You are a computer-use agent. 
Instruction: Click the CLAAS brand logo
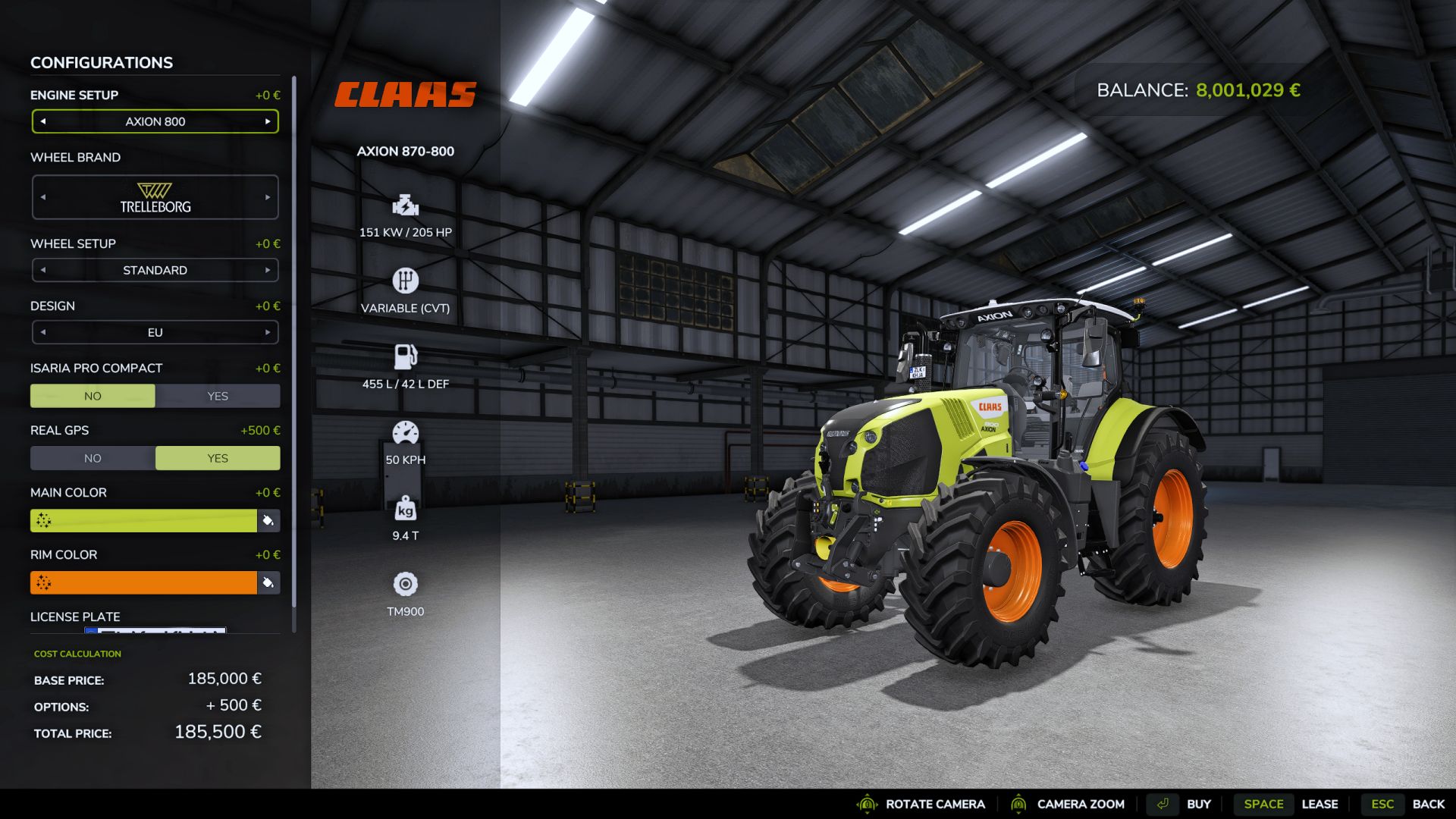pos(406,95)
